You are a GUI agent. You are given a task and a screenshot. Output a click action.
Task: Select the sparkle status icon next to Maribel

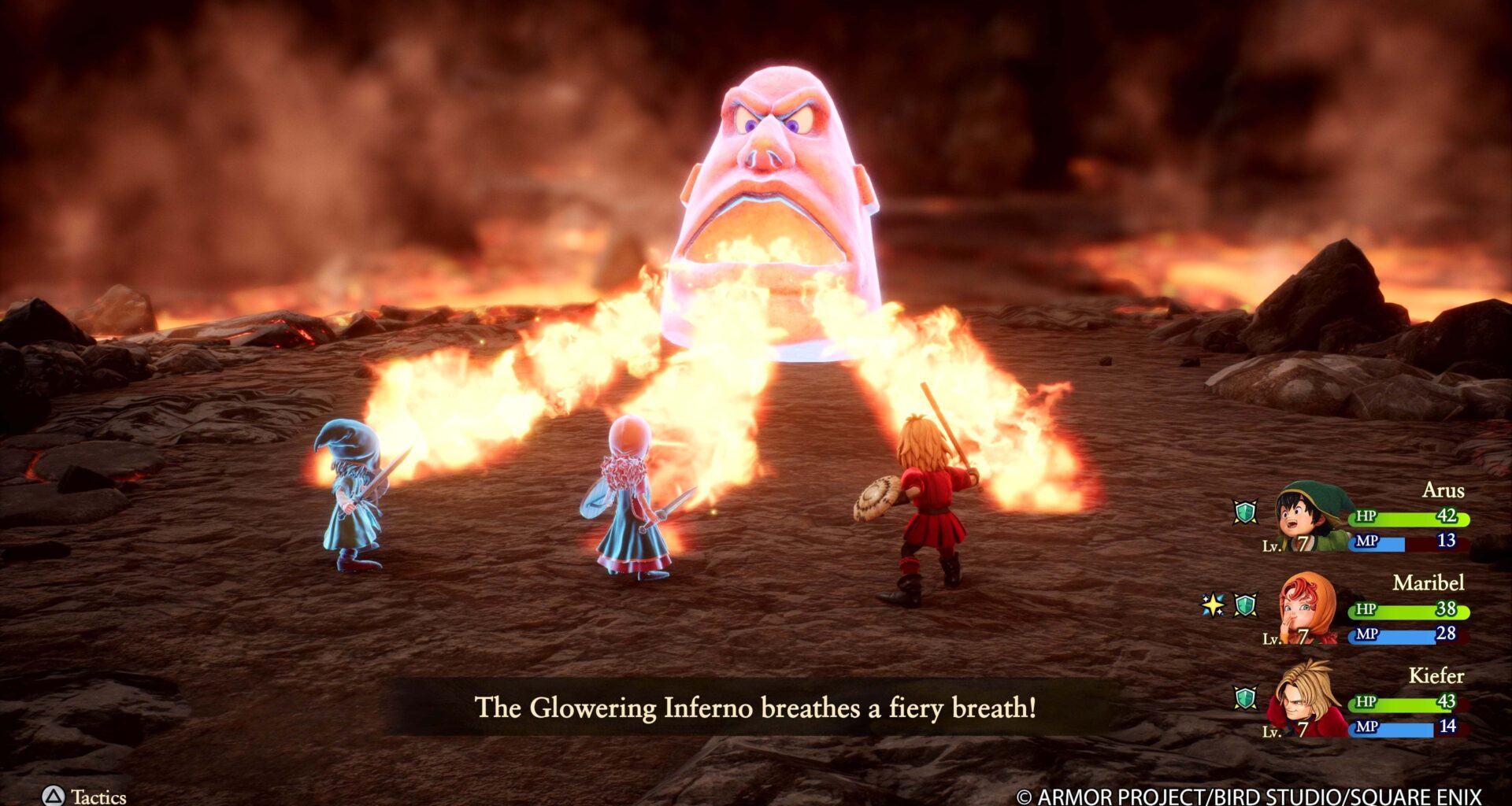[1211, 604]
